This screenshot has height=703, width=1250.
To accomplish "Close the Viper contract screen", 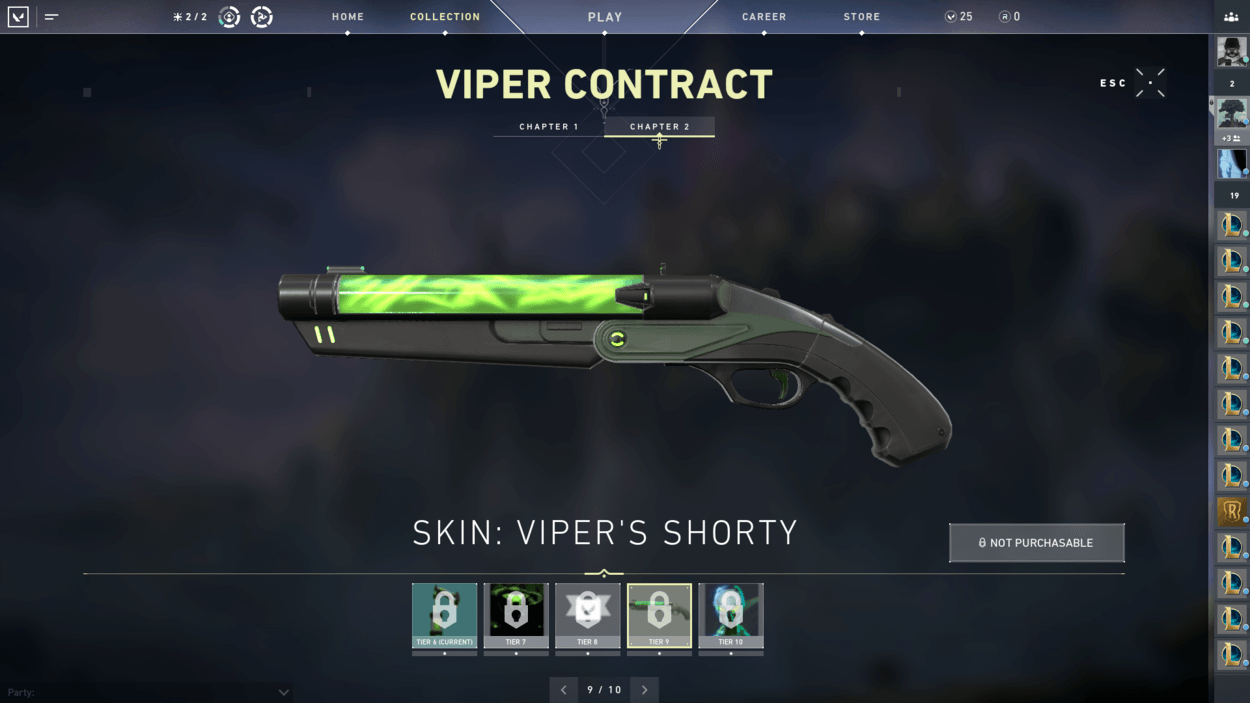I will pyautogui.click(x=1149, y=83).
